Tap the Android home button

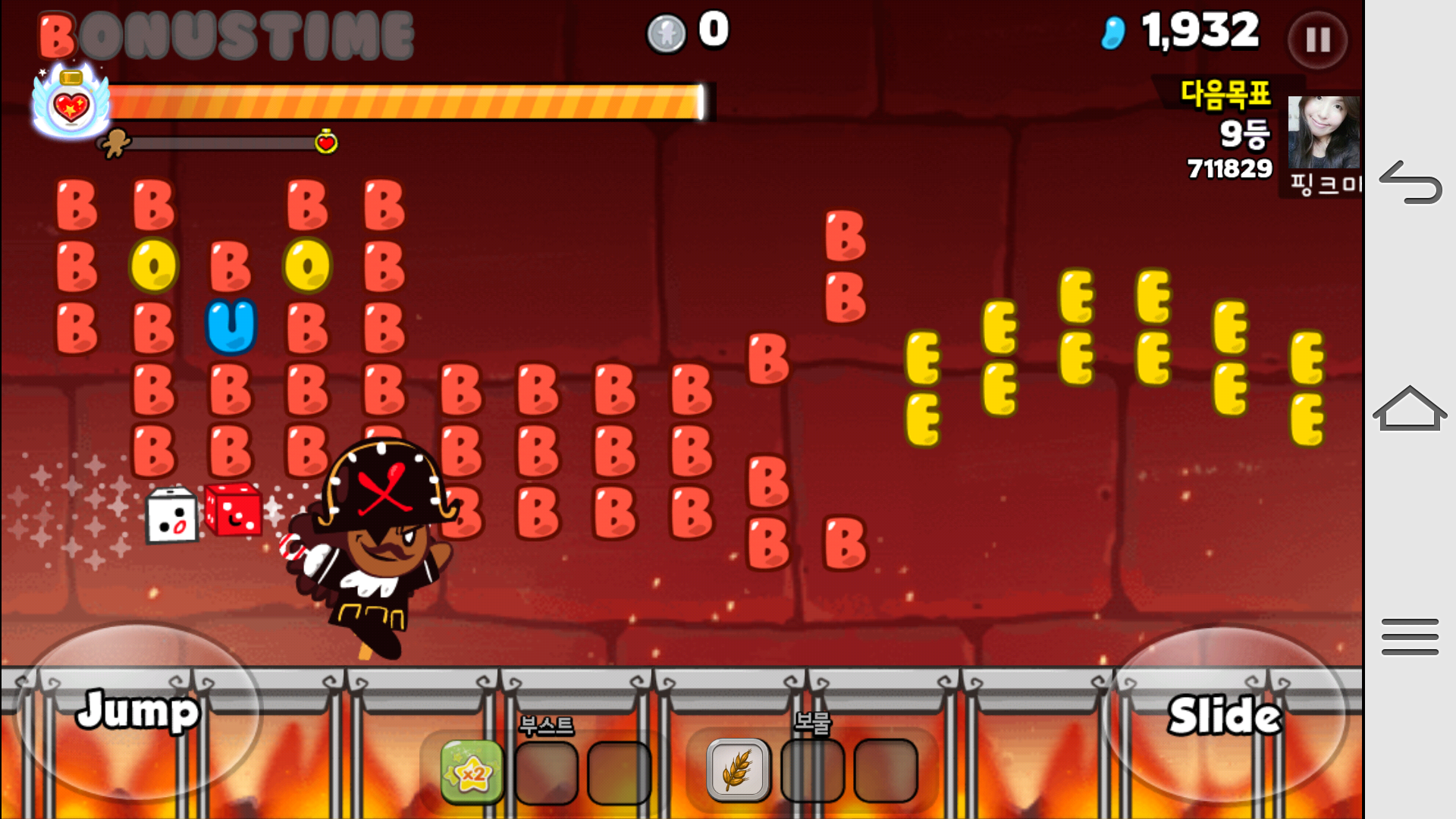point(1410,409)
